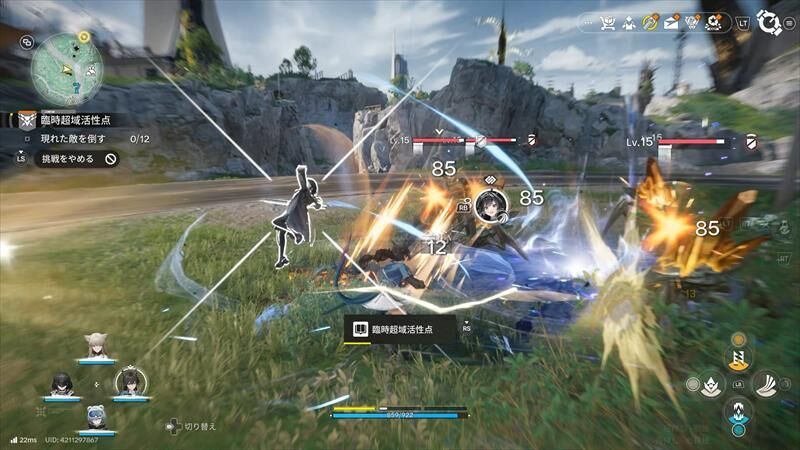Use the white diamond-crest skill icon
This screenshot has height=450, width=800.
pos(711,384)
